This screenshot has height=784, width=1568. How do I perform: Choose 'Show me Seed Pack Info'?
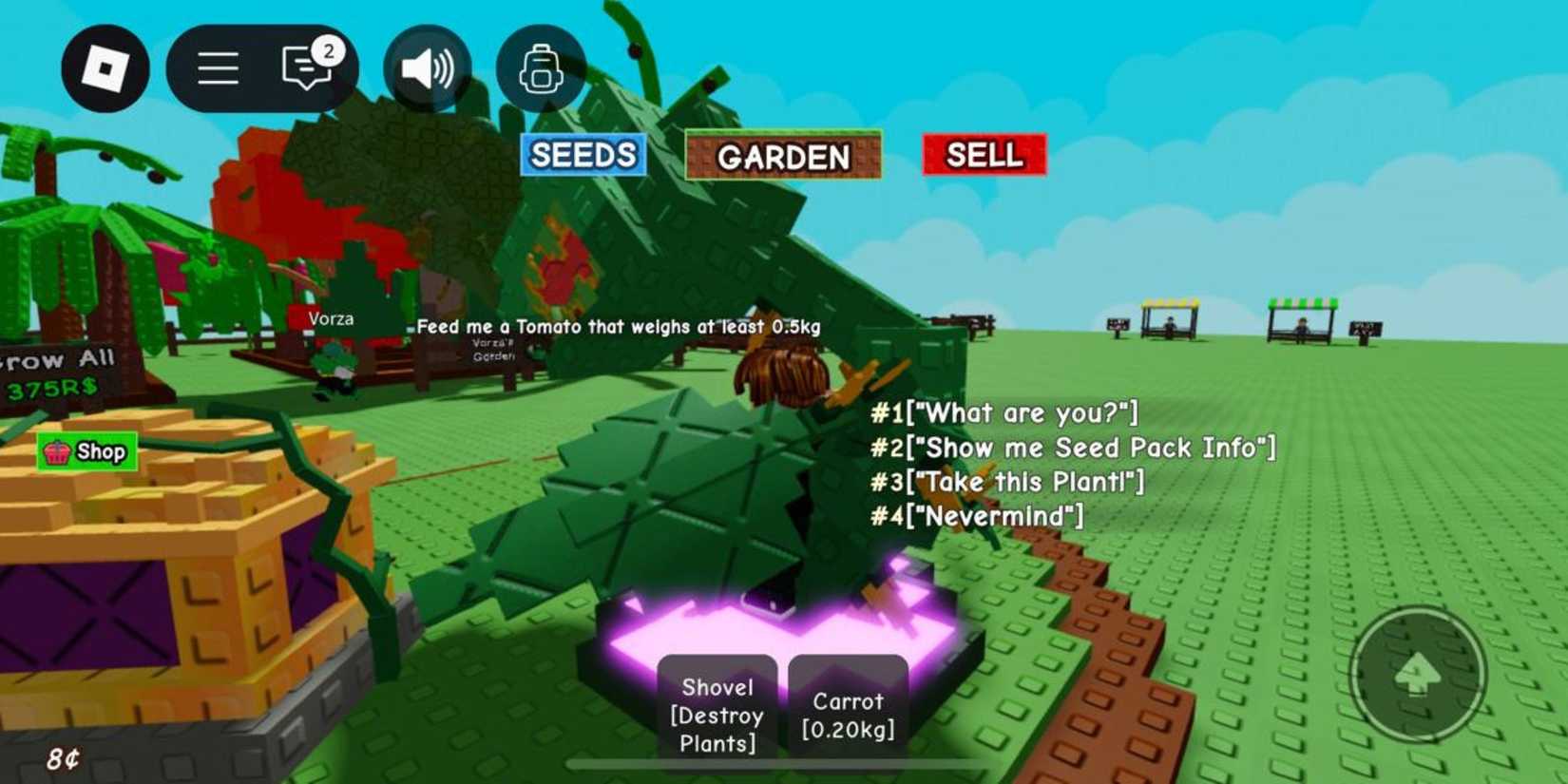1073,447
